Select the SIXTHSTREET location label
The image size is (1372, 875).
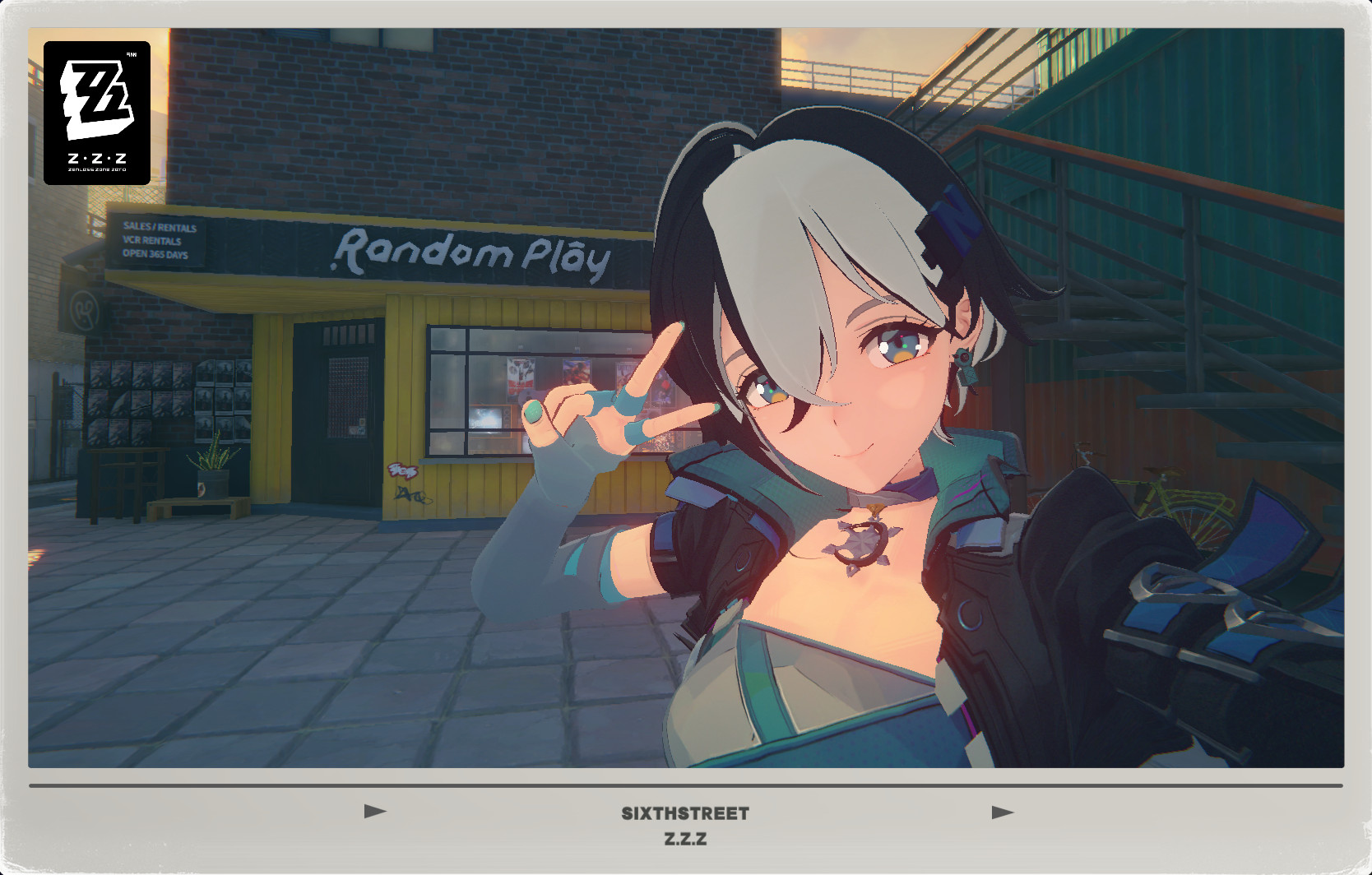[685, 812]
